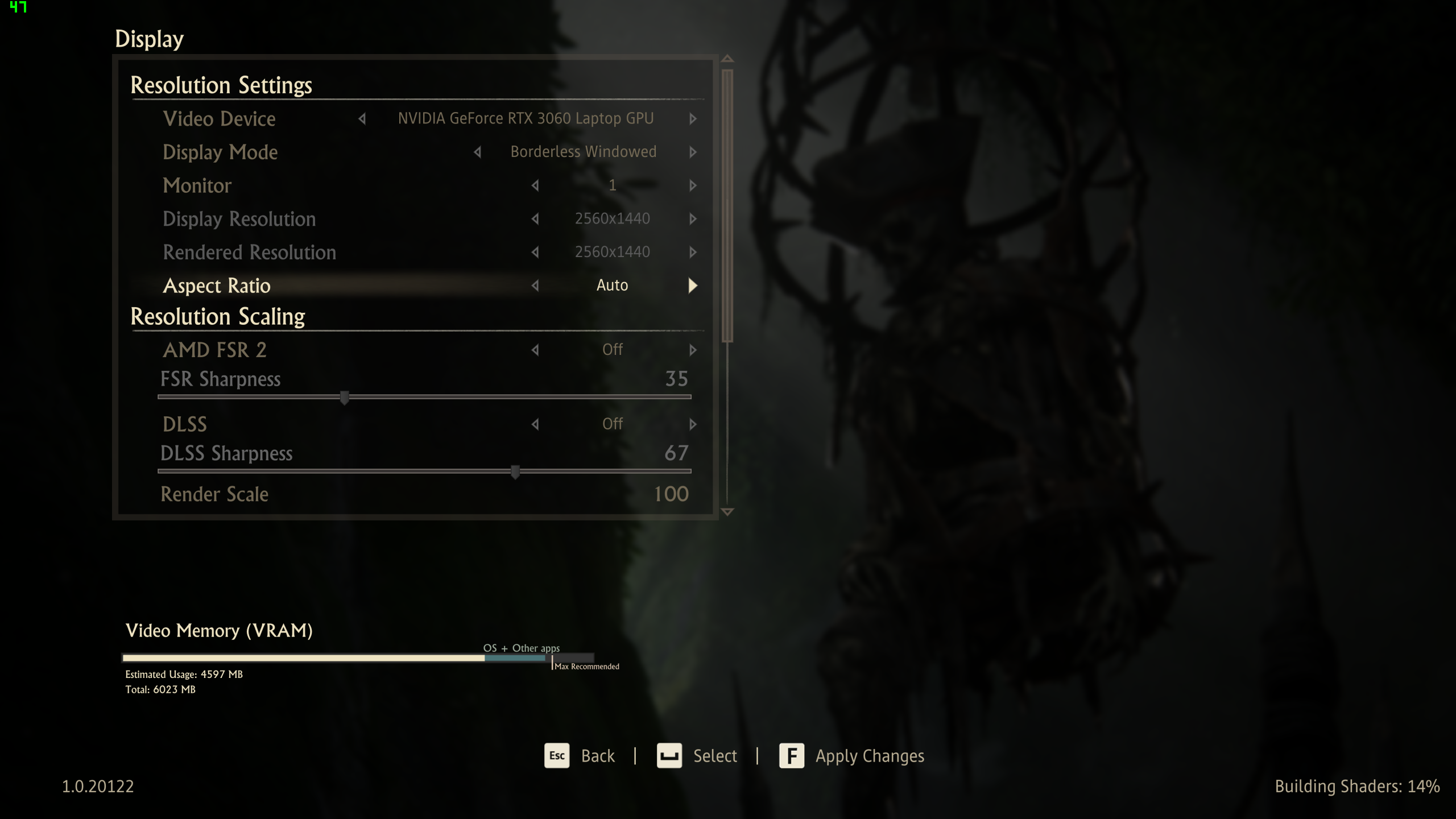Click the settings list scroll-down arrow
The width and height of the screenshot is (1456, 819).
pos(727,512)
